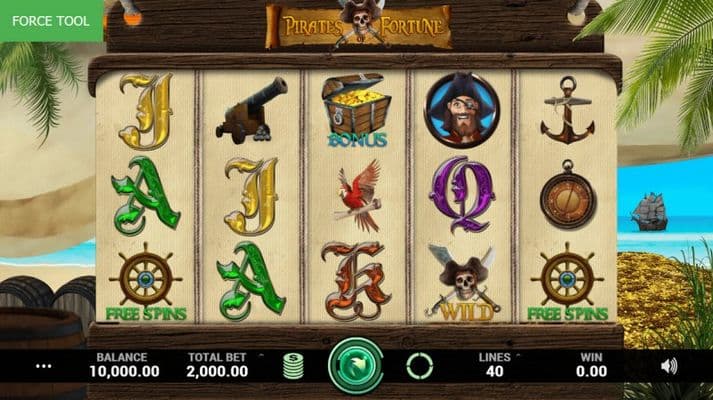Open the three-dot options menu
713x400 pixels.
point(43,366)
